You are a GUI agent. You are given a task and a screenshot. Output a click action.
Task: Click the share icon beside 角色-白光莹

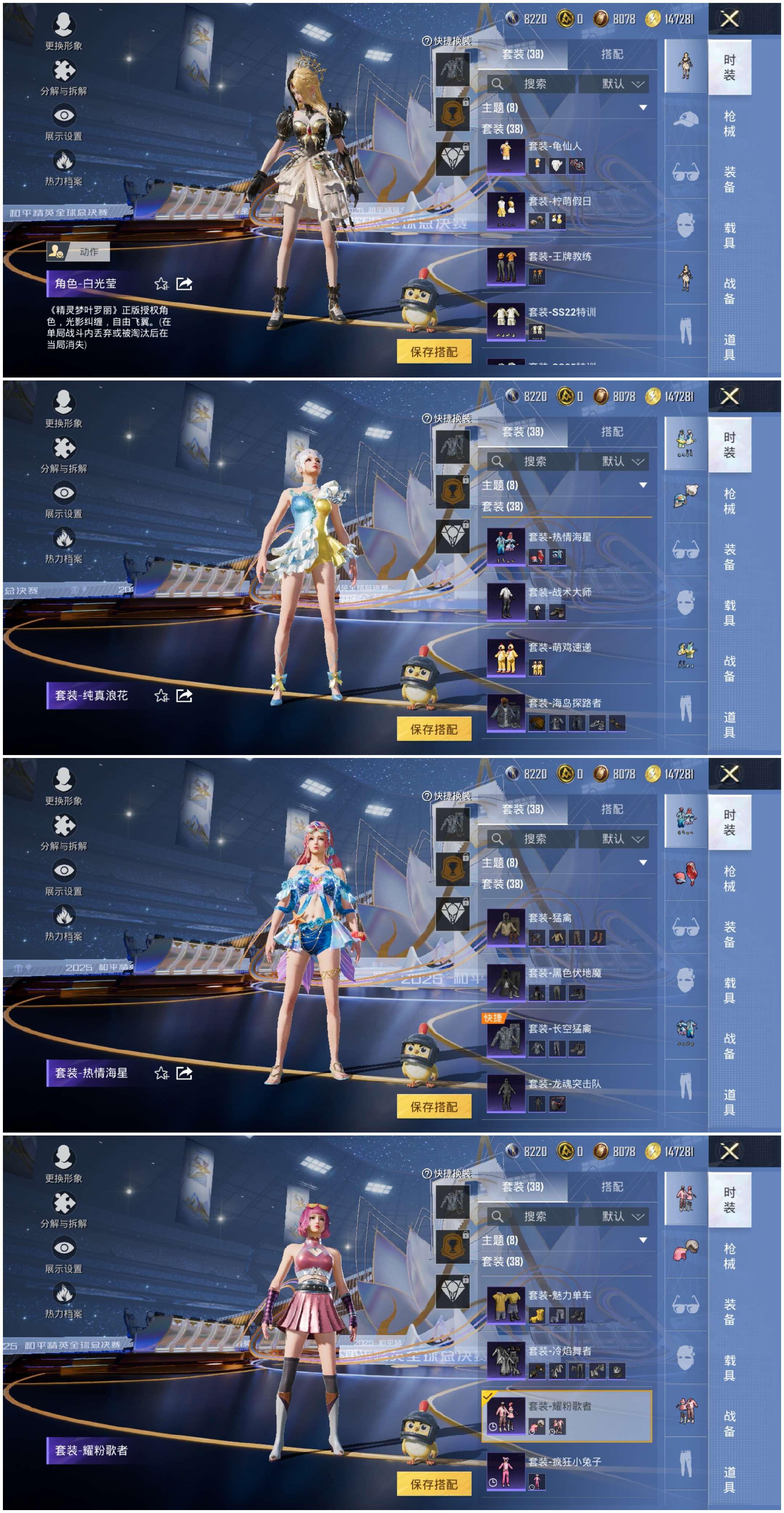click(x=185, y=283)
